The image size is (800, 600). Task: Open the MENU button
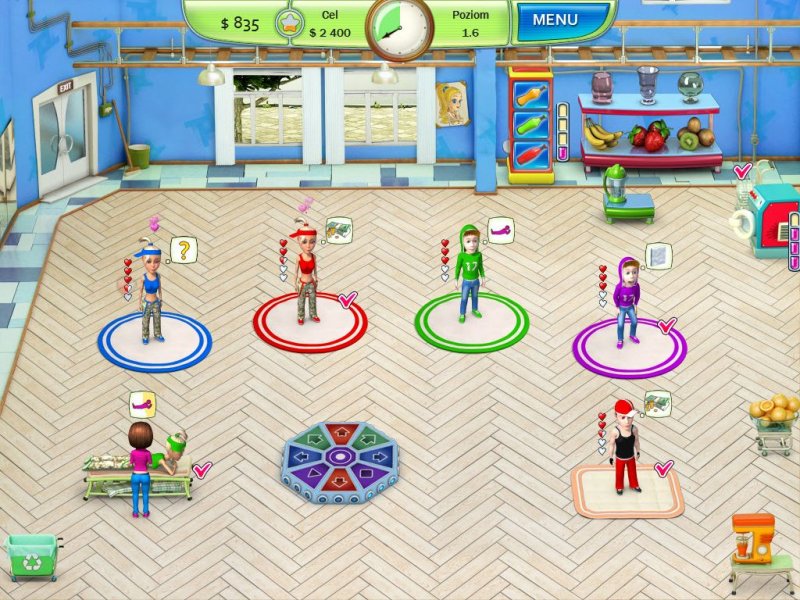coord(555,20)
